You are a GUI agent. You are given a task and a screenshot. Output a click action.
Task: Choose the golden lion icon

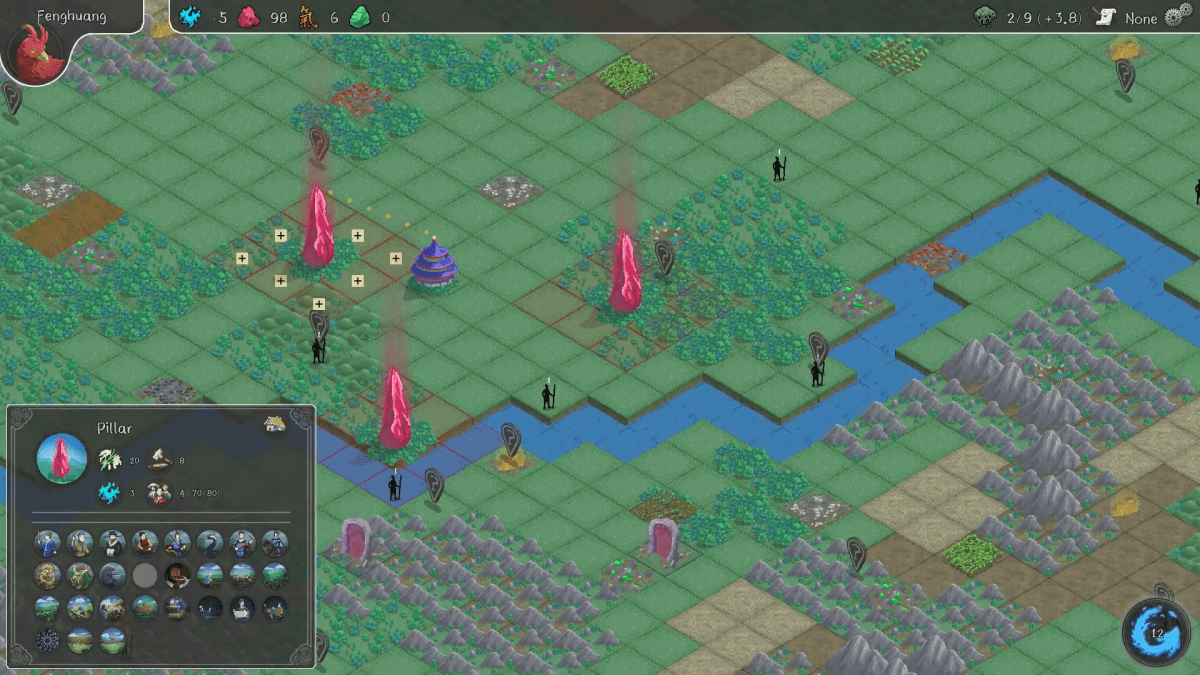[x=48, y=575]
